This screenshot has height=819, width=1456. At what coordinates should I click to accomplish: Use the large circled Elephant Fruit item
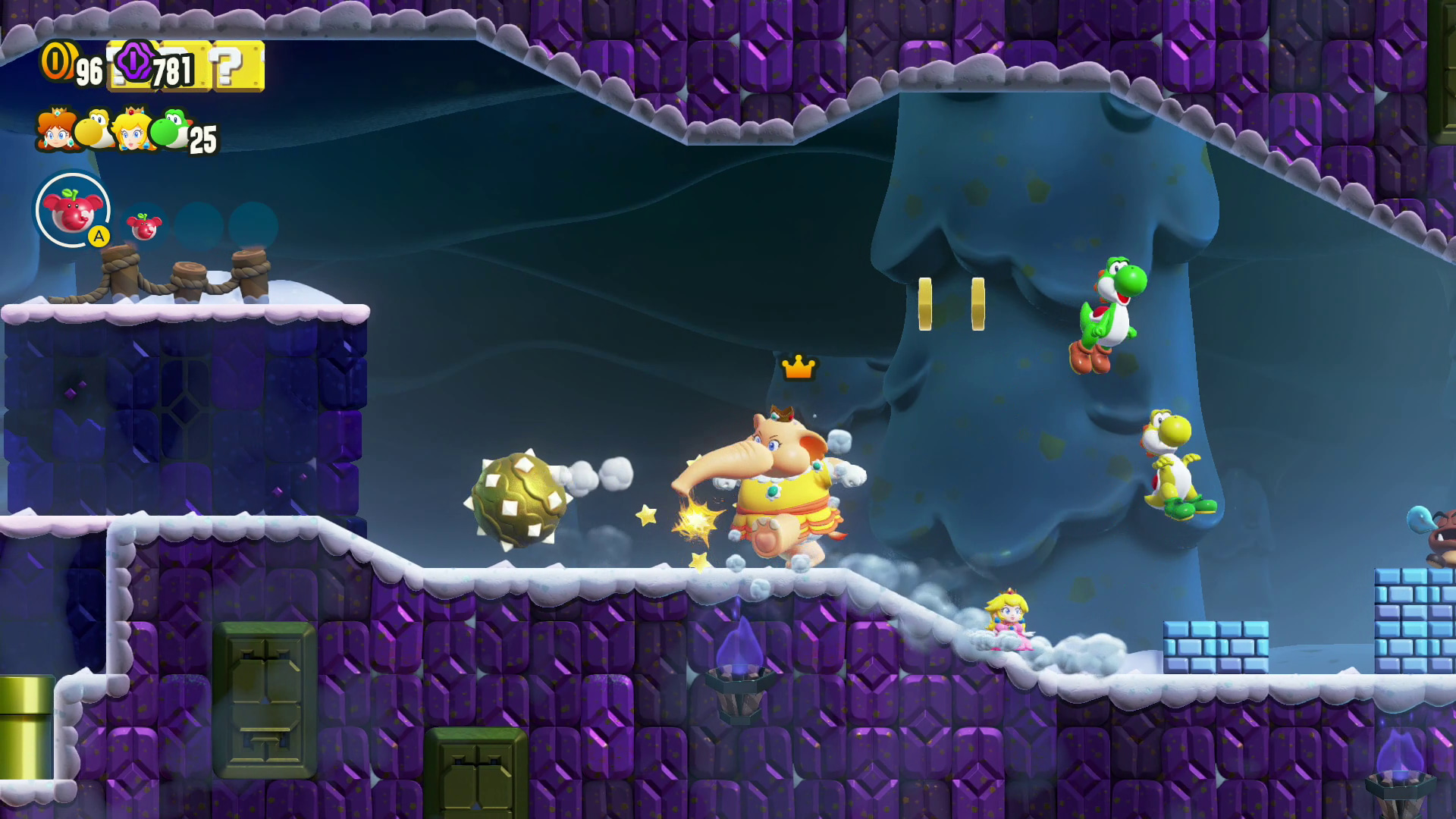[x=72, y=210]
